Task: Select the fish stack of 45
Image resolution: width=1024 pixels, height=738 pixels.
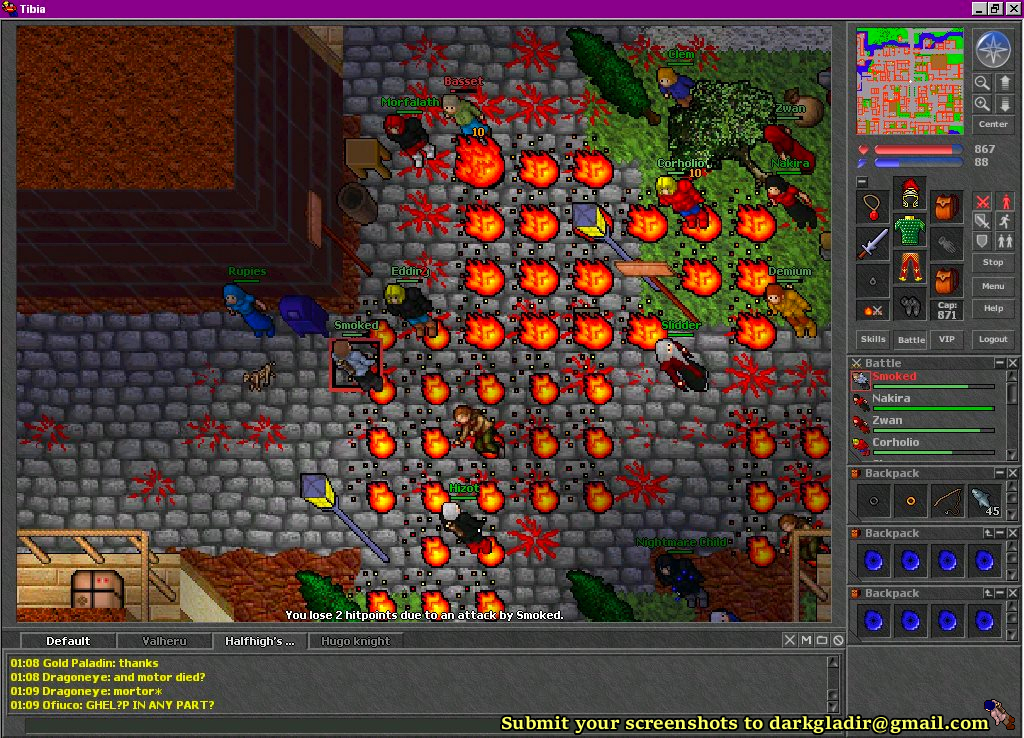Action: click(984, 501)
